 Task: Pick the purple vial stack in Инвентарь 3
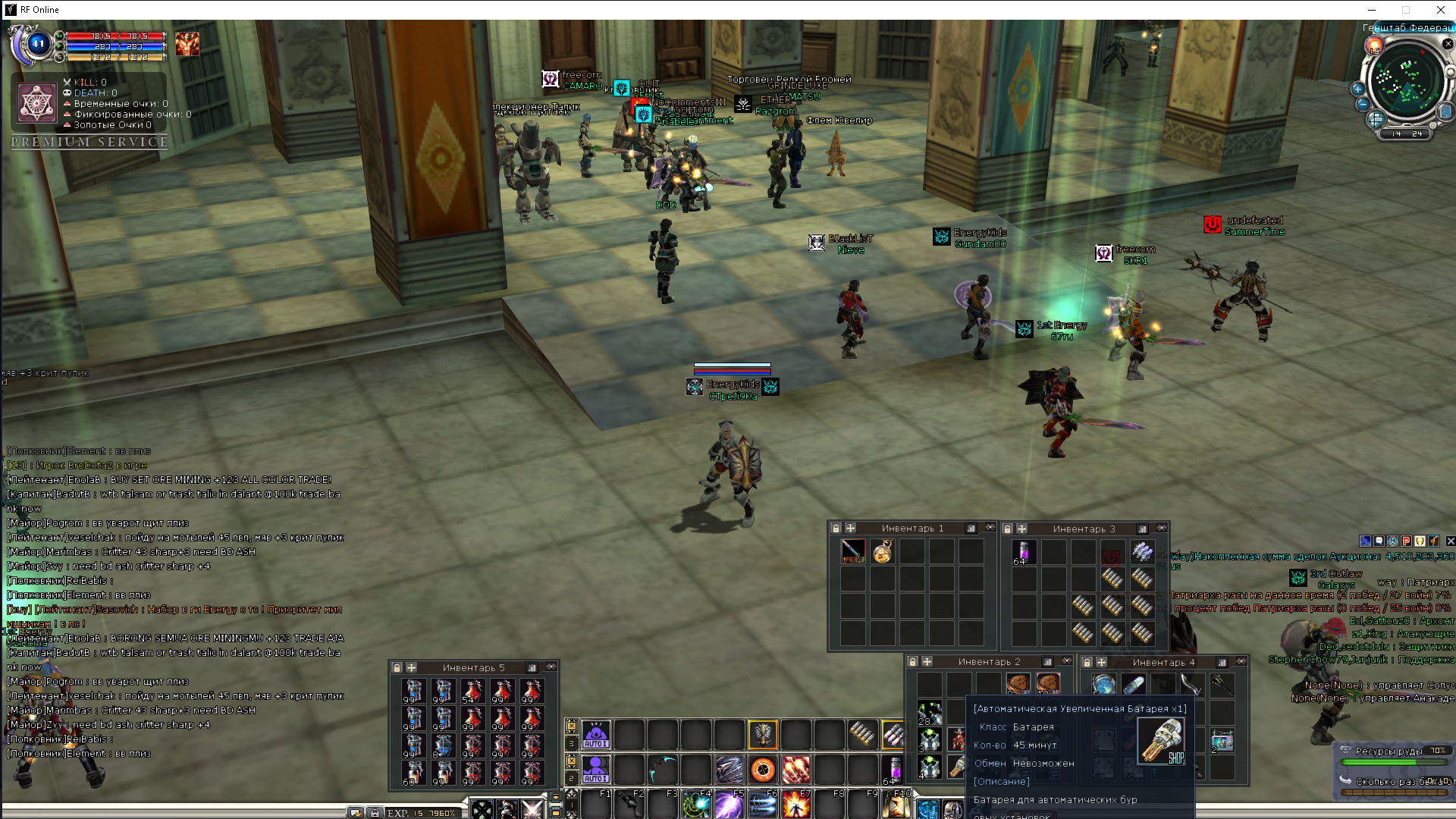pos(1024,551)
